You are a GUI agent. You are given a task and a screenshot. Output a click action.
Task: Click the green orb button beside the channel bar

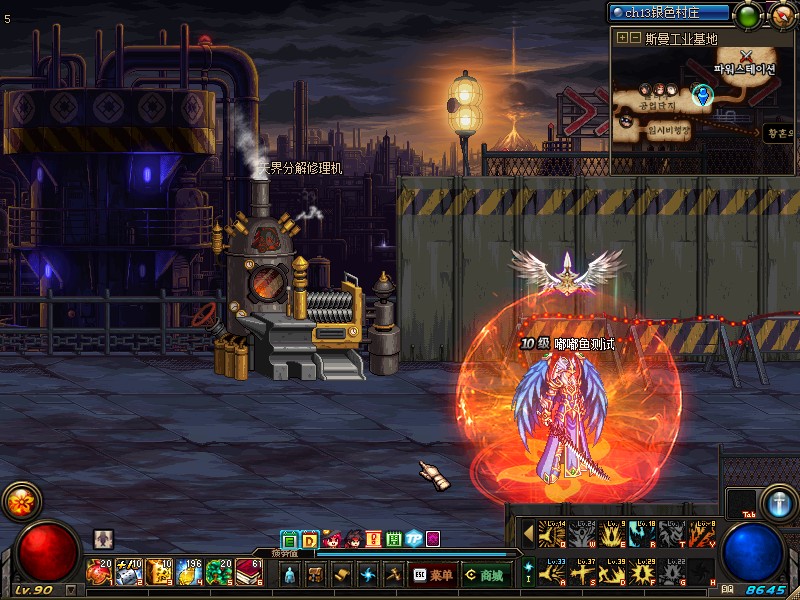748,15
